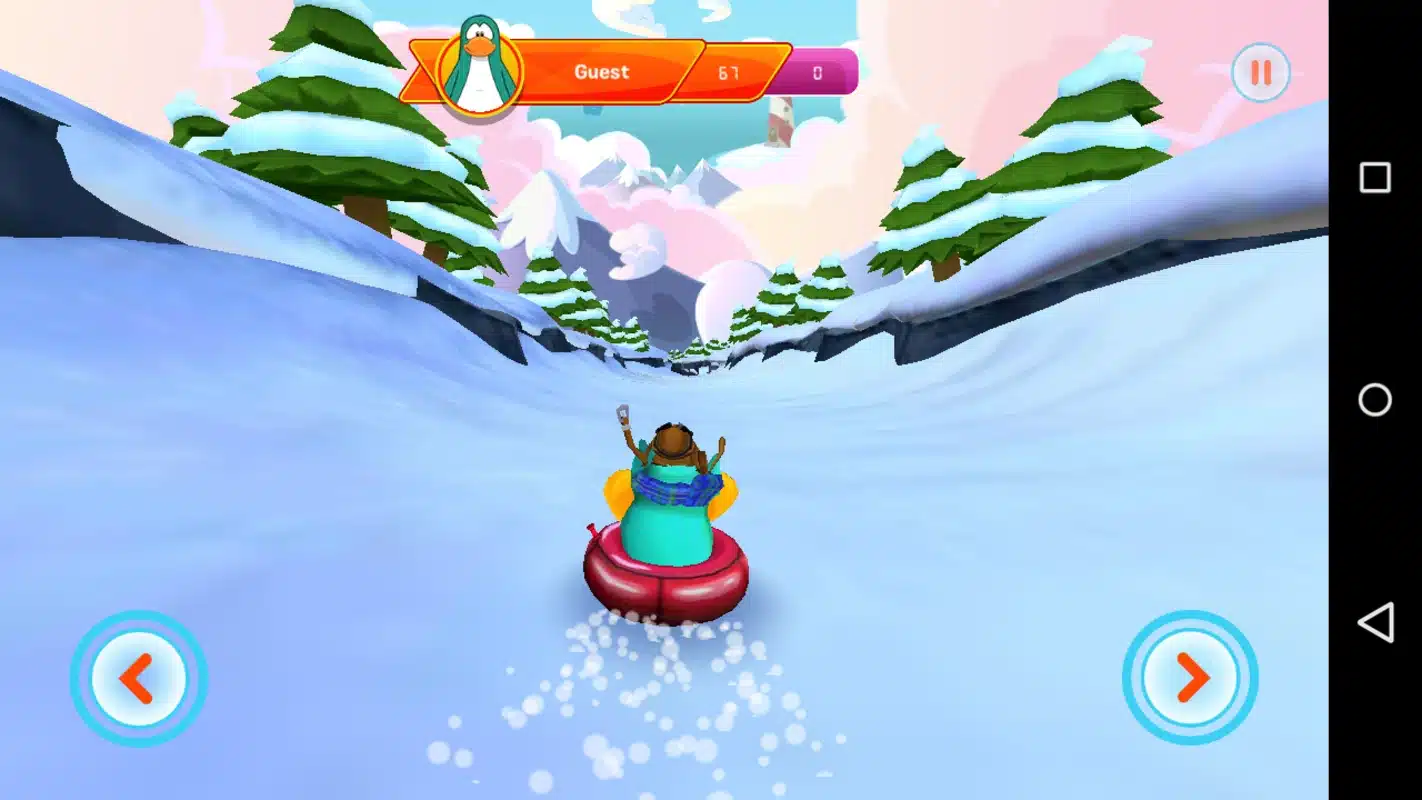Tap the Android home circle button
1422x800 pixels.
(x=1377, y=400)
